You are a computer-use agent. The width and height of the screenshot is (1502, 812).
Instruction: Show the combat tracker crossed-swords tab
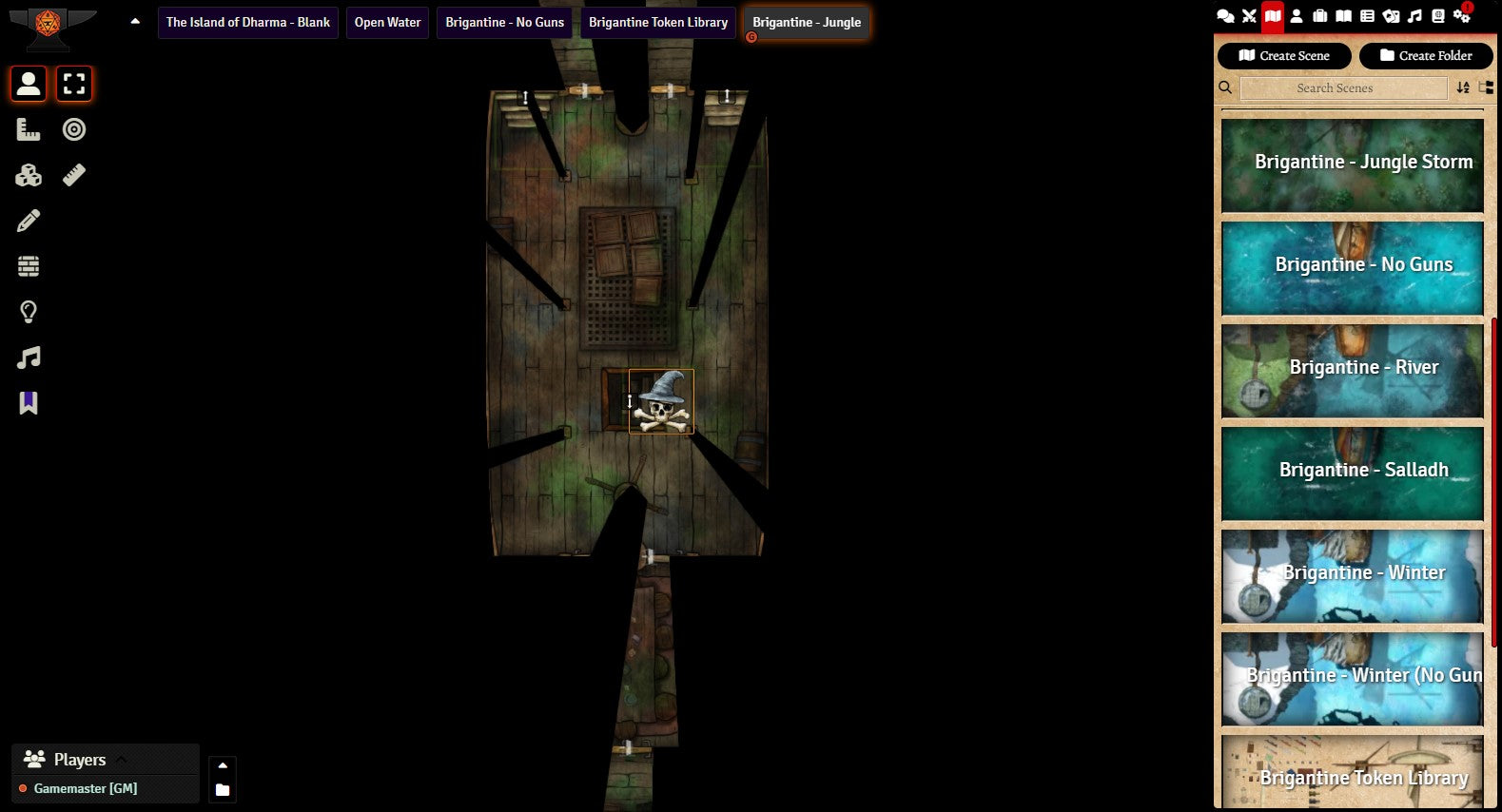1249,16
